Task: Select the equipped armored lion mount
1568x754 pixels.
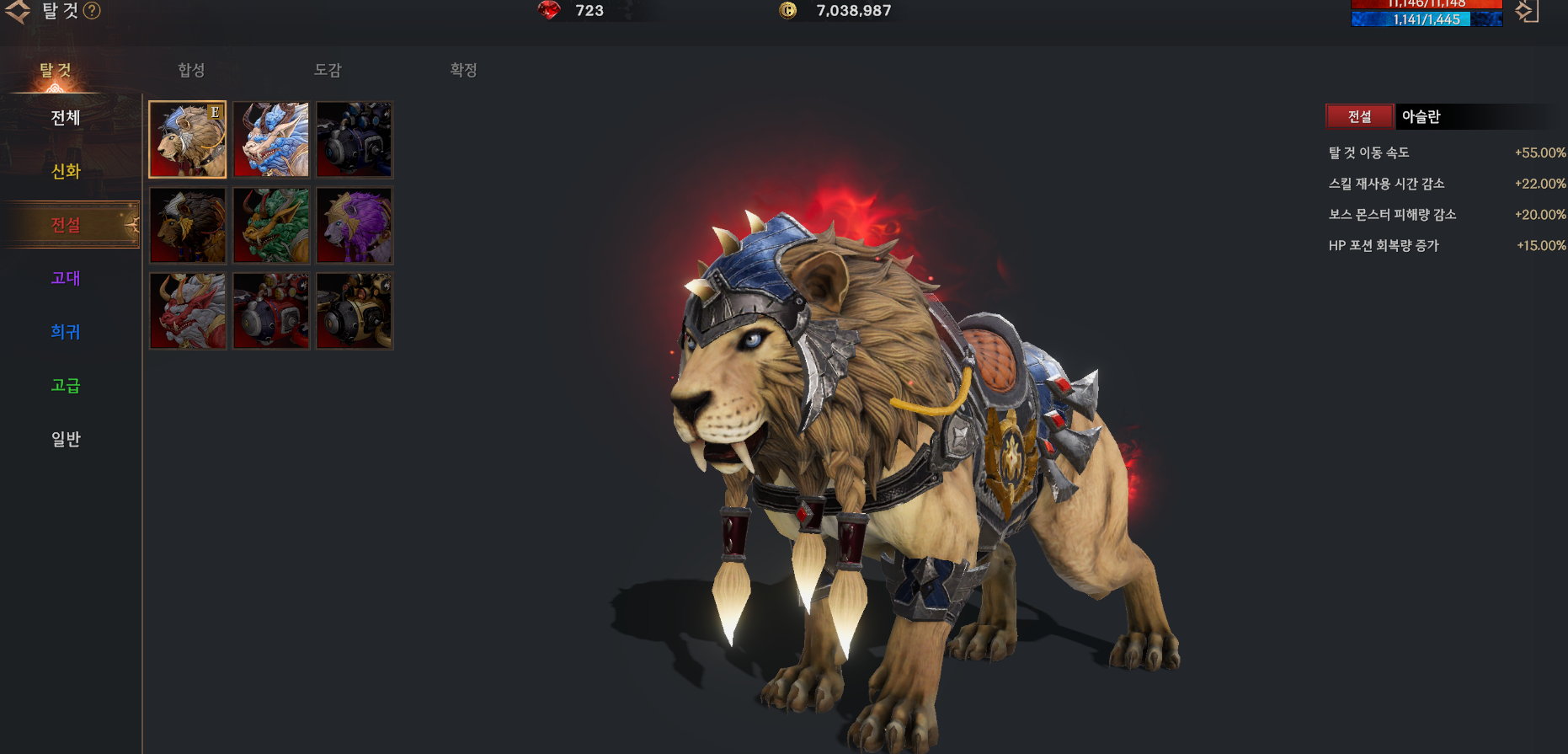Action: 188,140
